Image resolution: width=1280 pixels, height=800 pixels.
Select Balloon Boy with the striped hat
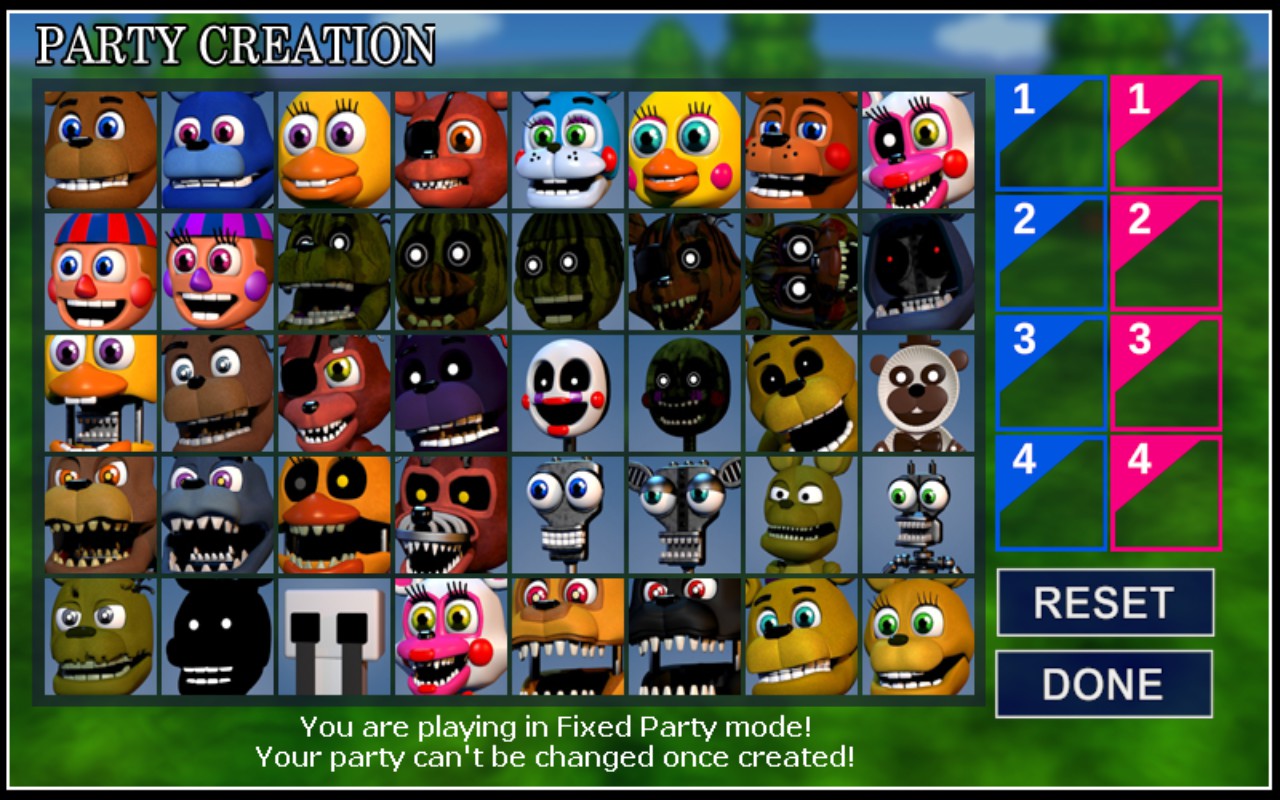(x=99, y=270)
